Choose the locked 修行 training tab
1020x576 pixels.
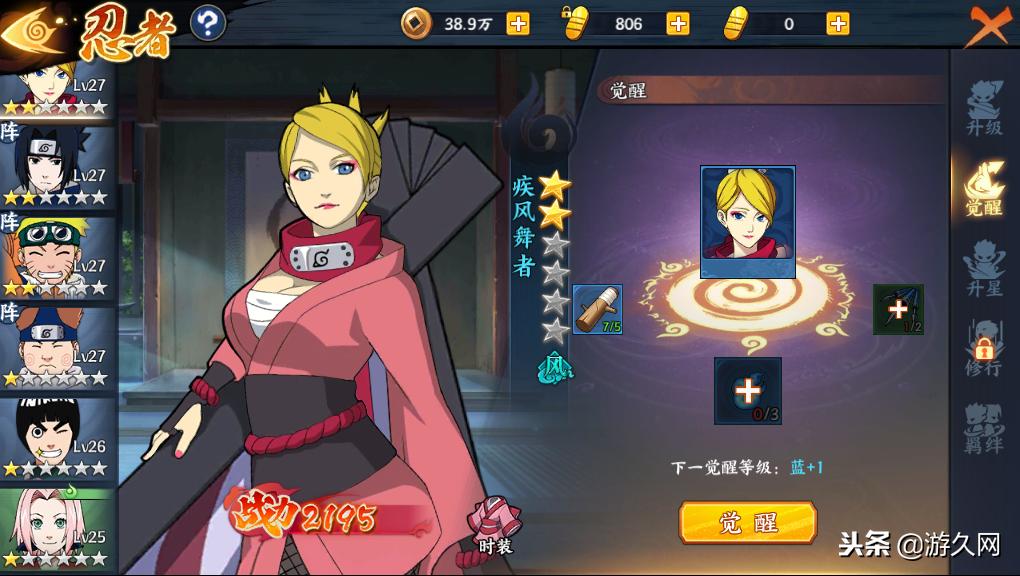983,347
